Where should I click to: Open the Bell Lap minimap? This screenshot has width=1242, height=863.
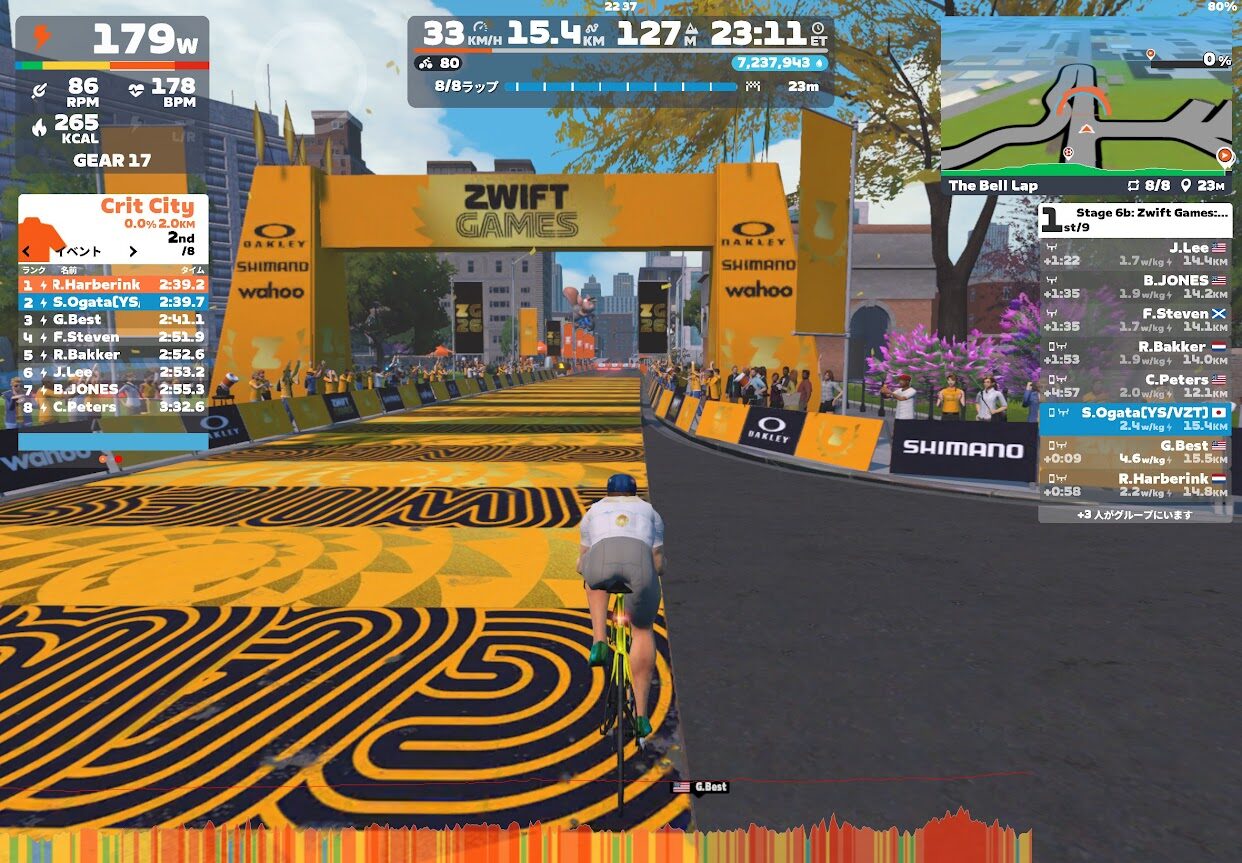pos(1085,100)
